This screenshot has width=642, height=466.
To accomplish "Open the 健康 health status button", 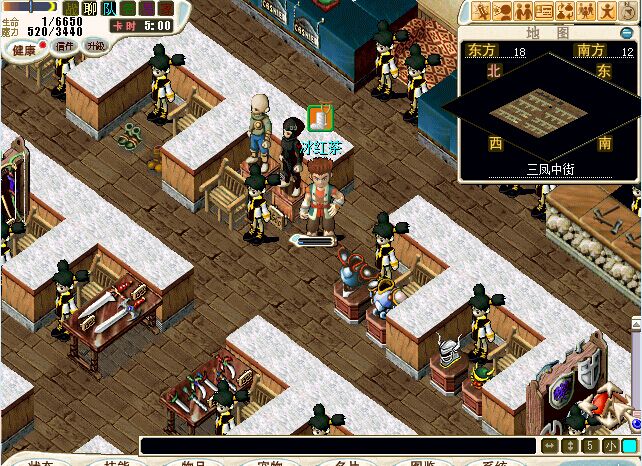I will (x=24, y=49).
